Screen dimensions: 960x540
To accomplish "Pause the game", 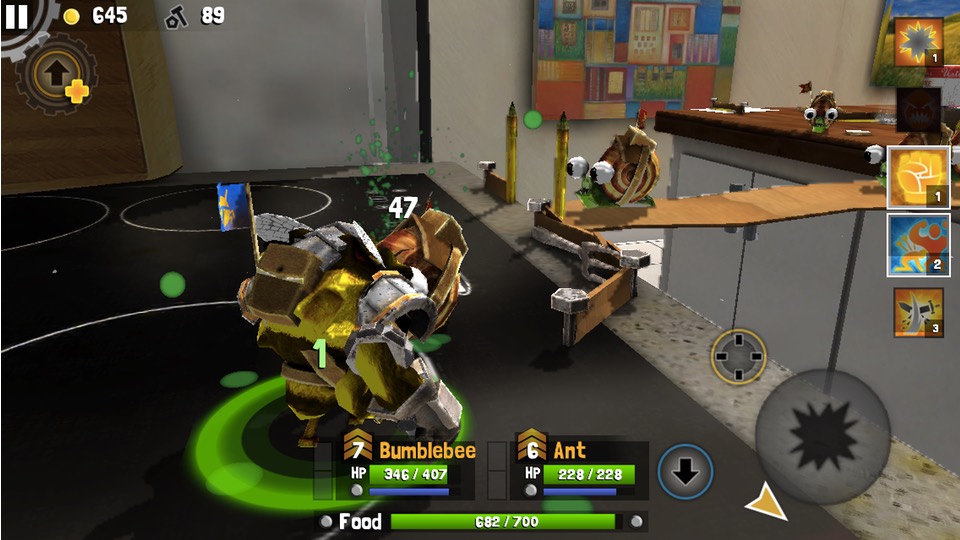I will tap(17, 17).
